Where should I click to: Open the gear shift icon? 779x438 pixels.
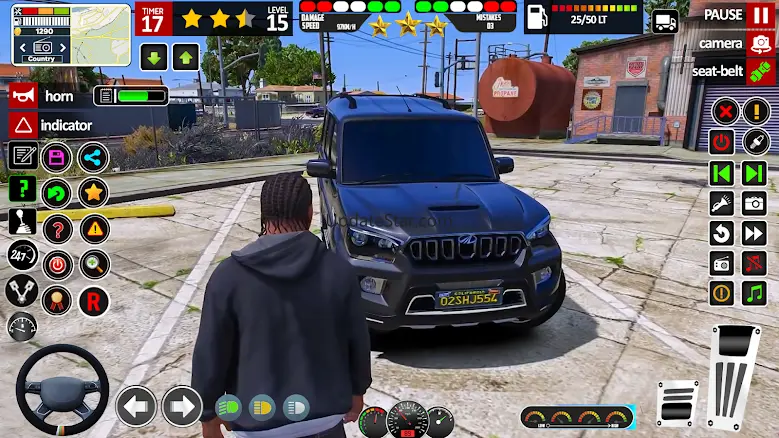click(x=22, y=222)
